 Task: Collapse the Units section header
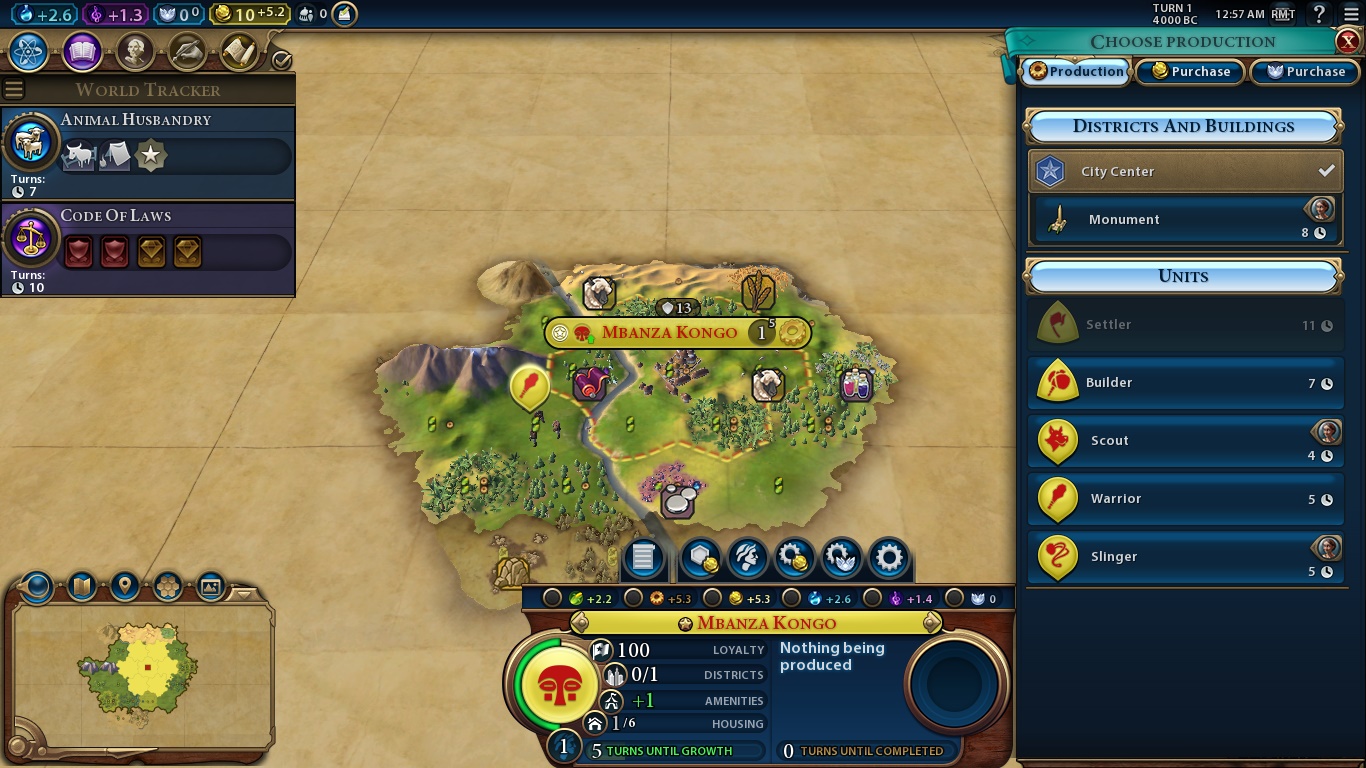pyautogui.click(x=1183, y=276)
